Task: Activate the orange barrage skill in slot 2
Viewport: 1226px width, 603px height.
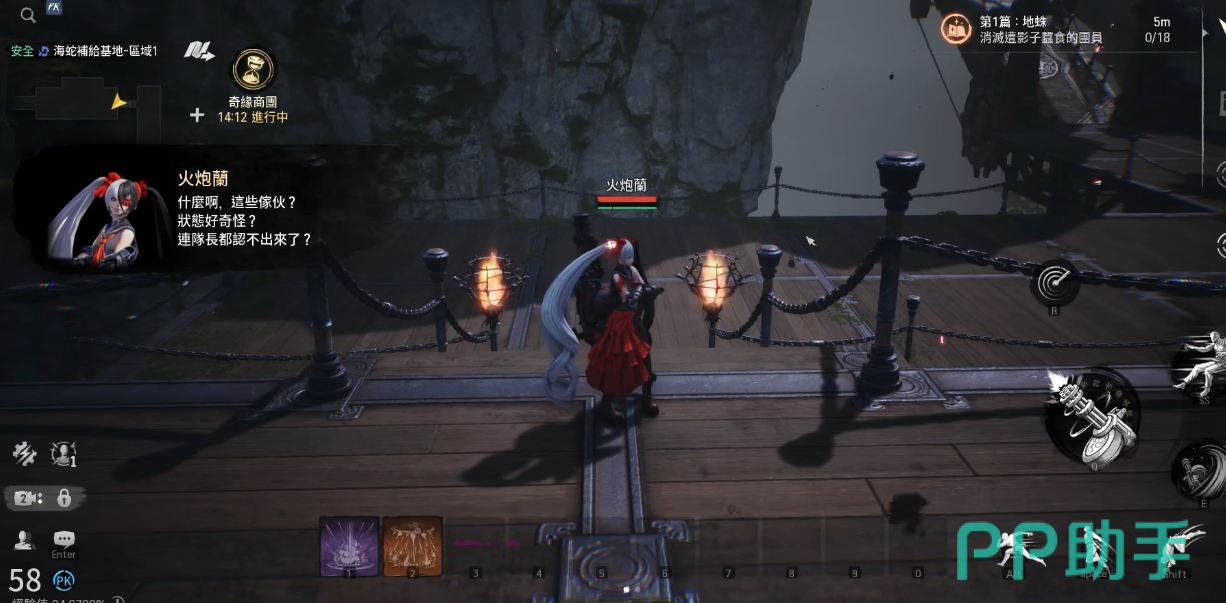Action: pyautogui.click(x=412, y=546)
